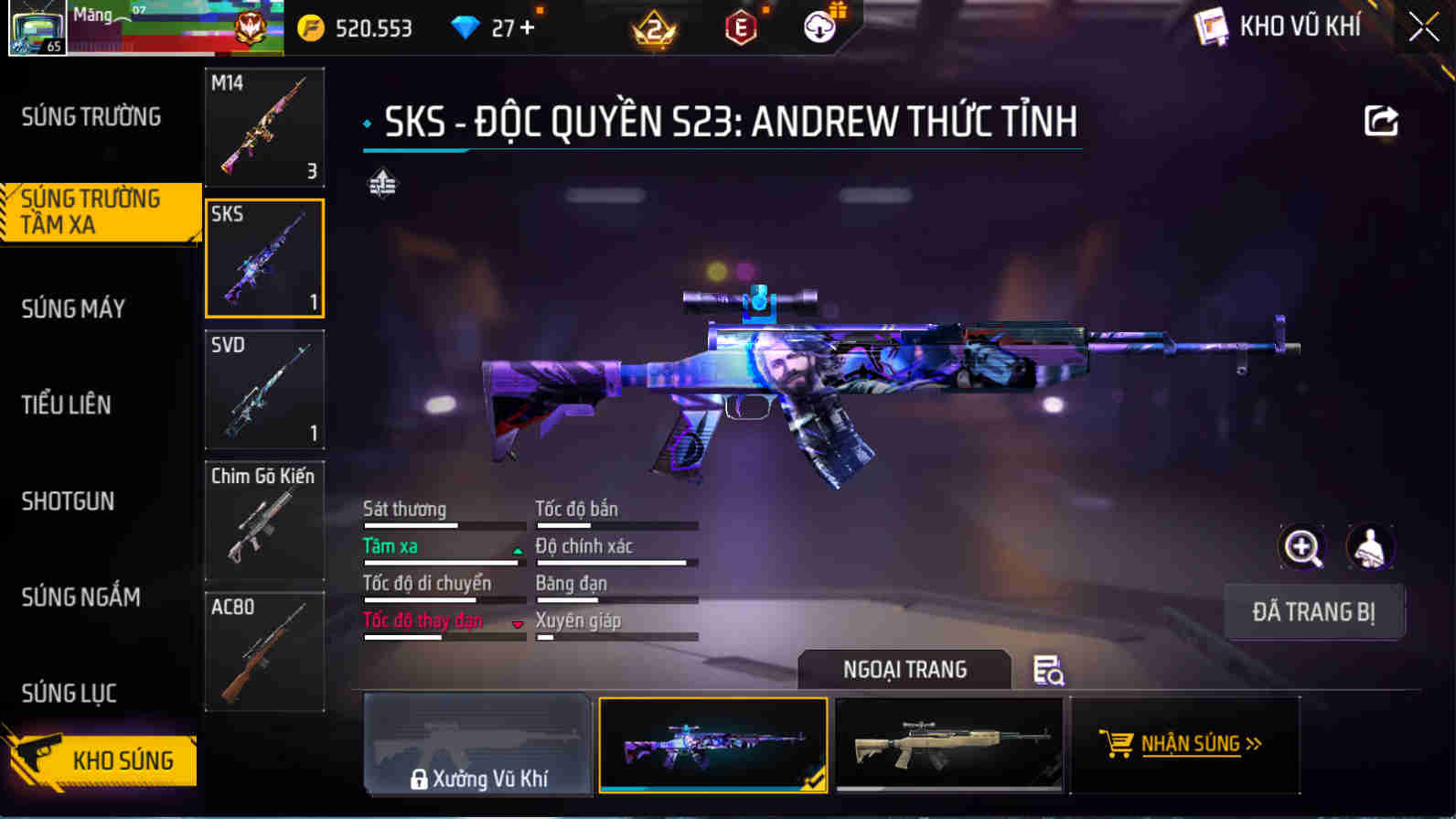Open the SHOTGUN category
Screen dimensions: 1456x819
(x=68, y=501)
